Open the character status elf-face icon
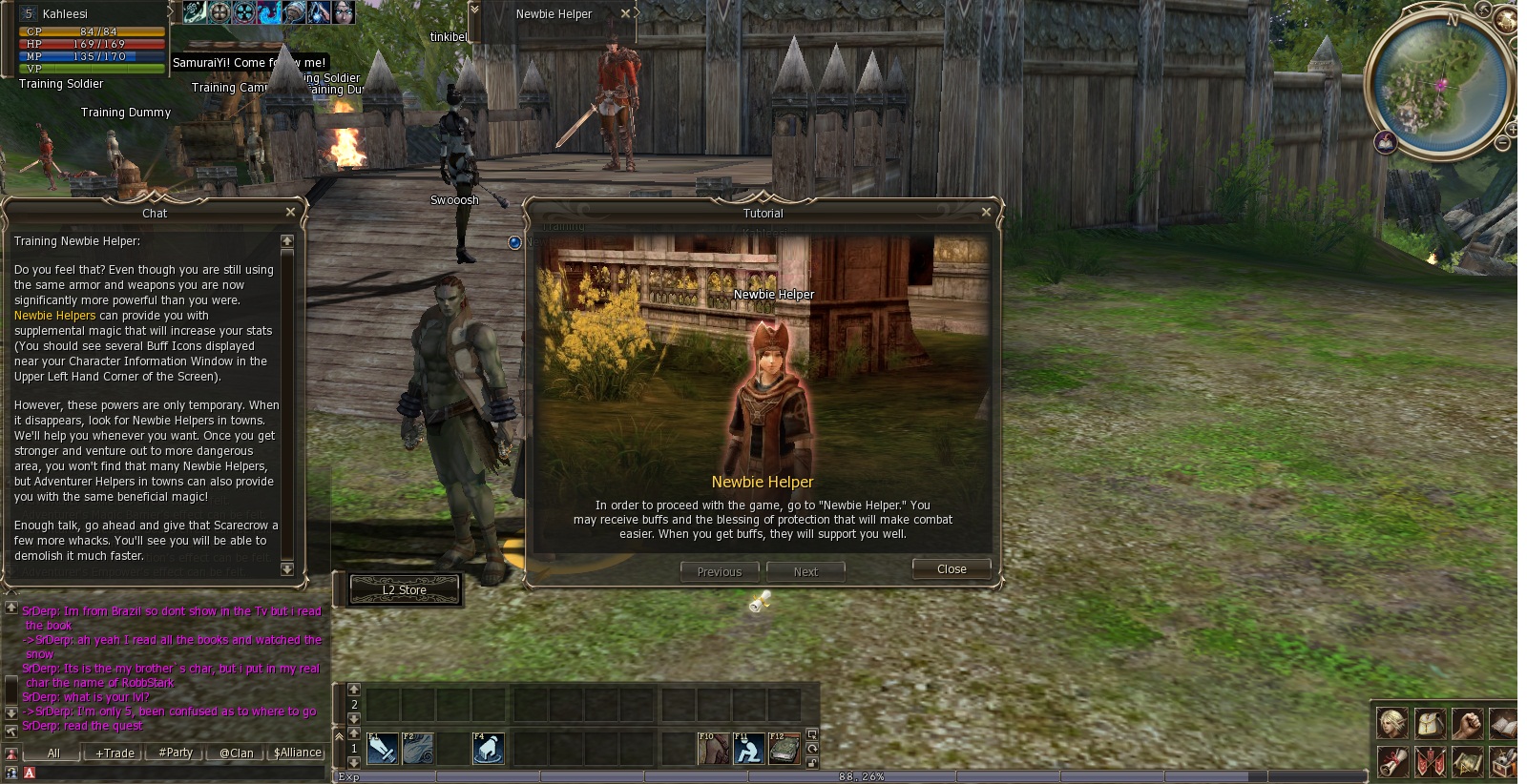Viewport: 1527px width, 784px height. click(x=1392, y=723)
